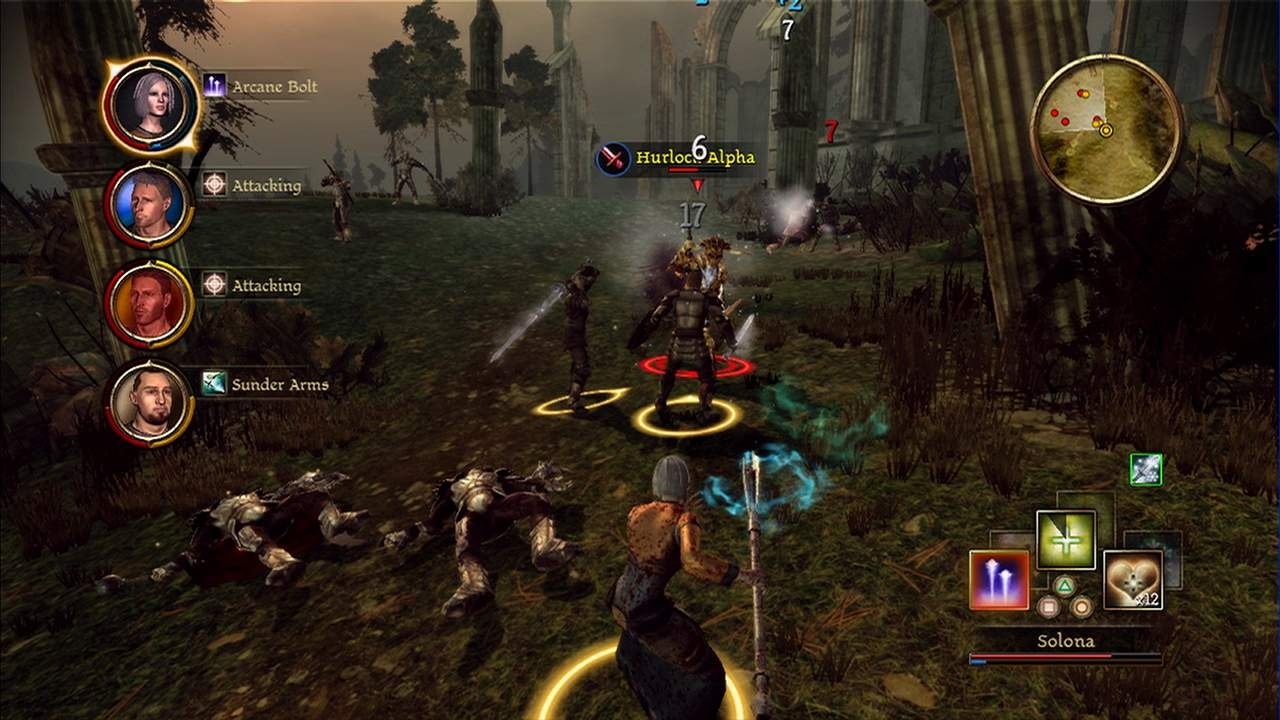Viewport: 1280px width, 720px height.
Task: Use the heart-shaped health poultice
Action: coord(1133,579)
